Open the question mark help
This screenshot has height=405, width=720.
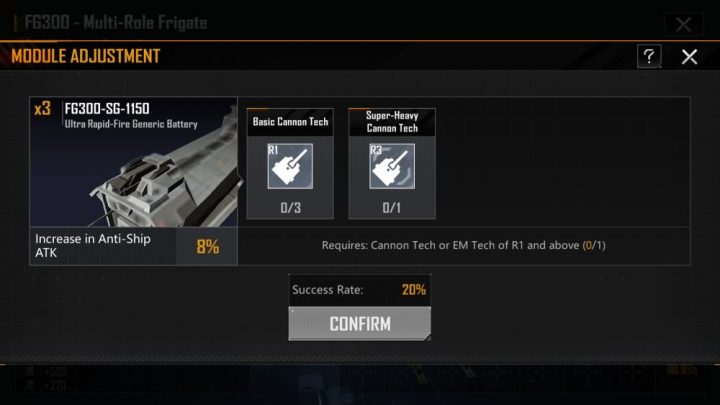tap(650, 57)
